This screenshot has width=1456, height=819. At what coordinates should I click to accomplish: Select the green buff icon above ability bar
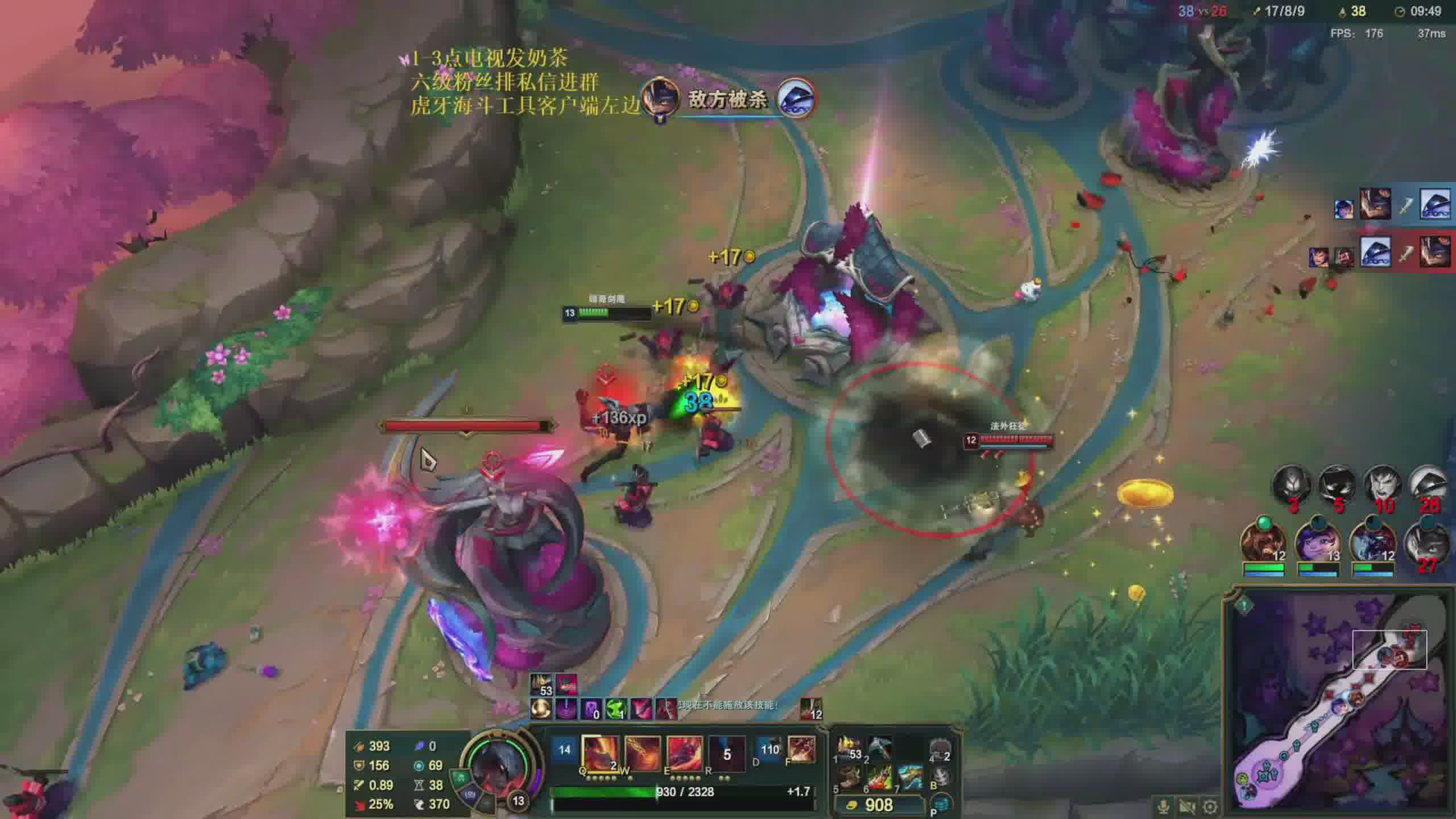[615, 709]
